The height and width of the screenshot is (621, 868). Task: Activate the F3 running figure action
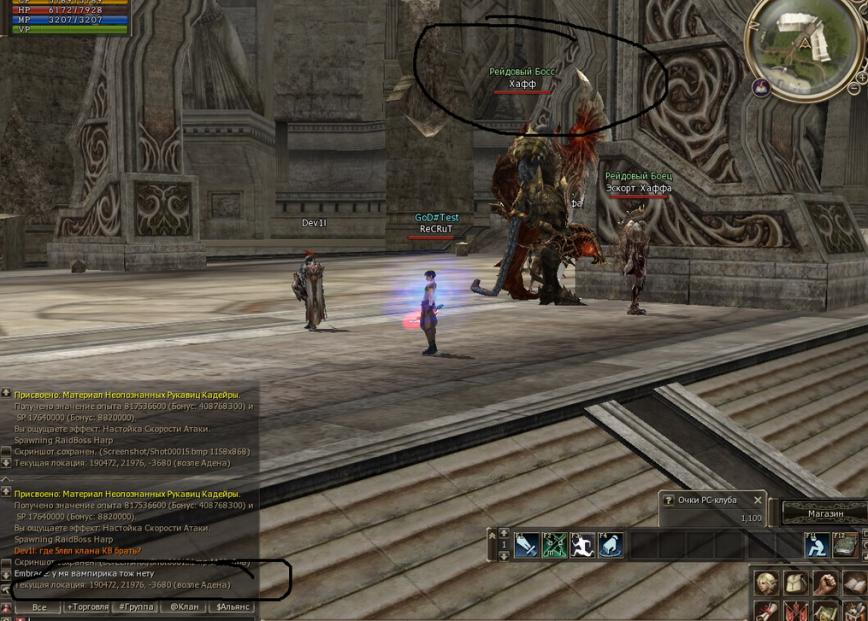click(x=583, y=545)
